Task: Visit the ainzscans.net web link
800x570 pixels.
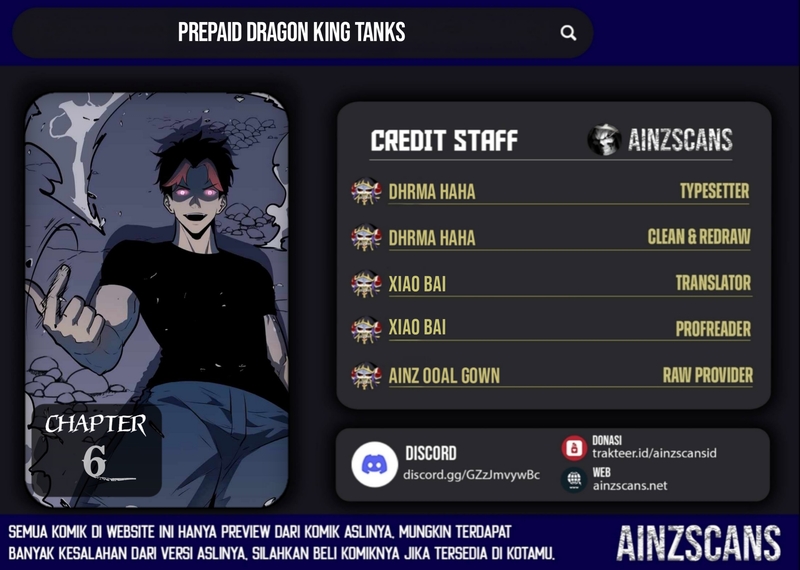Action: [x=629, y=485]
